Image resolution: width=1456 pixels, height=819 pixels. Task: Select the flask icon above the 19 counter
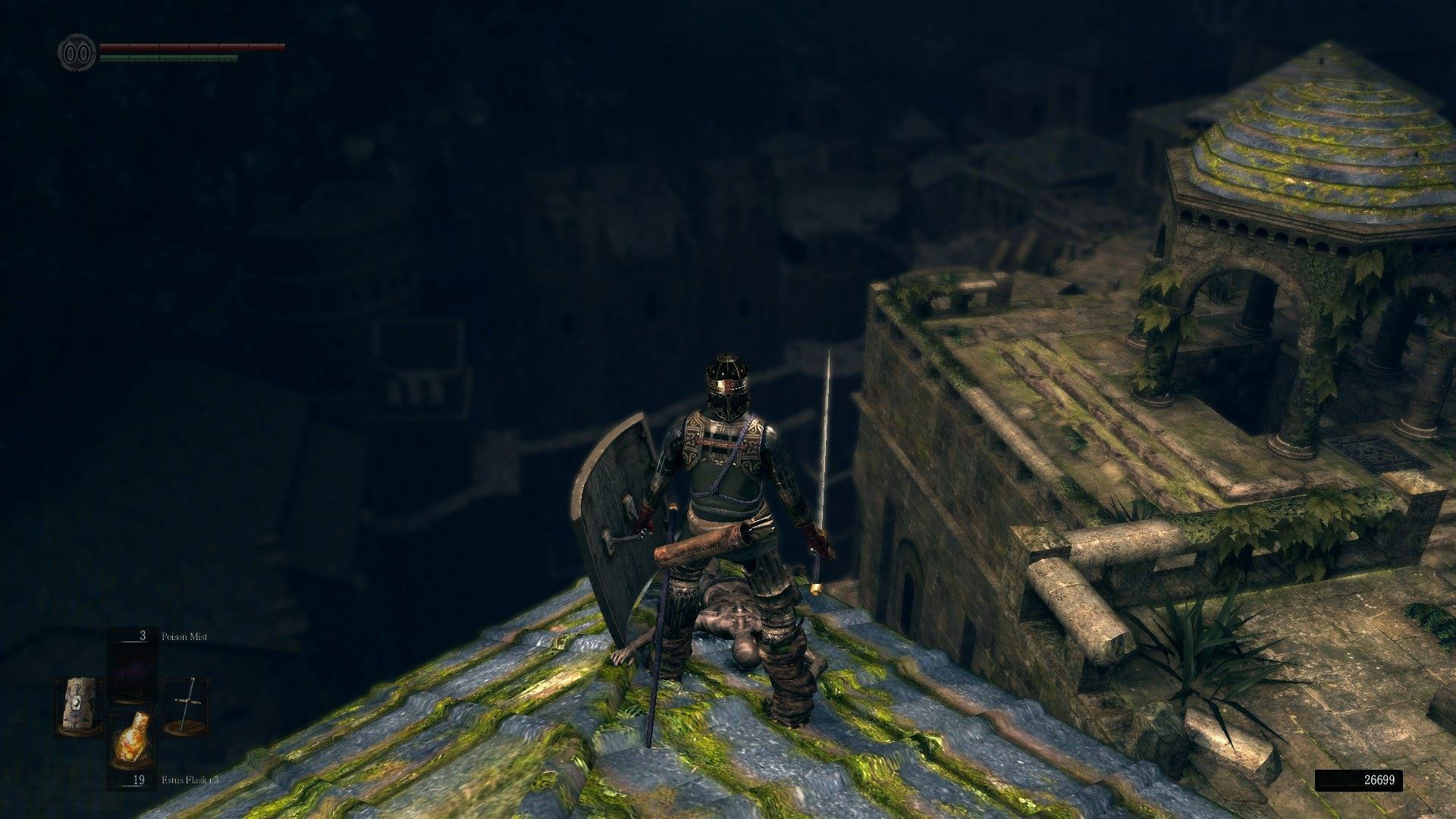133,739
